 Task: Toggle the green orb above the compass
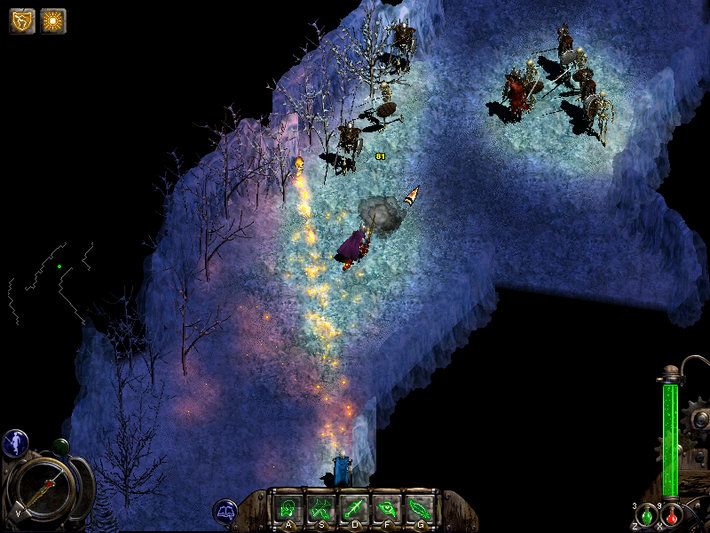click(x=61, y=446)
